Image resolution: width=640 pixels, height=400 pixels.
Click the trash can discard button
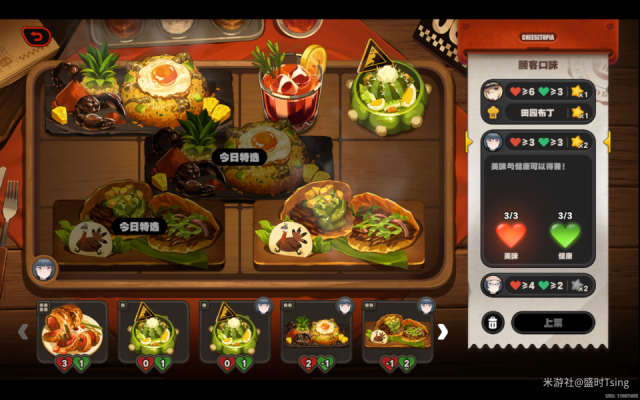click(494, 322)
